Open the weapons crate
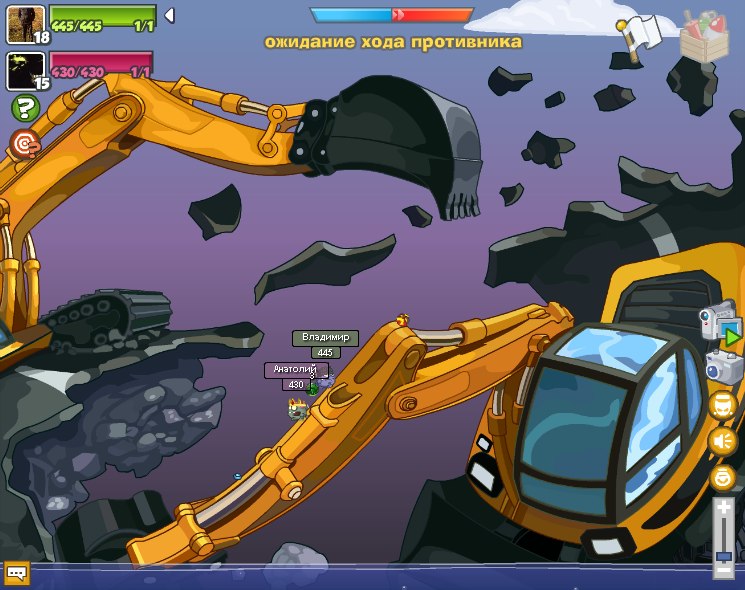 pos(704,36)
